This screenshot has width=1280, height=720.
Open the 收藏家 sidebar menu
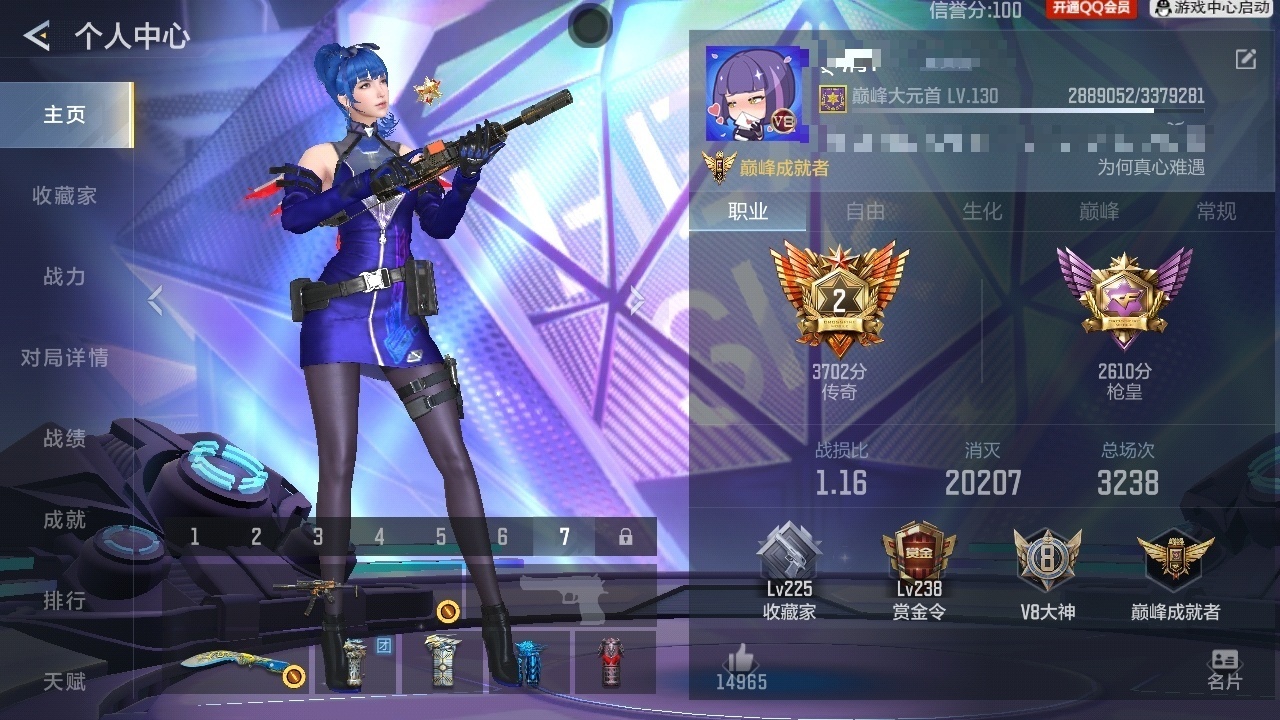(65, 196)
